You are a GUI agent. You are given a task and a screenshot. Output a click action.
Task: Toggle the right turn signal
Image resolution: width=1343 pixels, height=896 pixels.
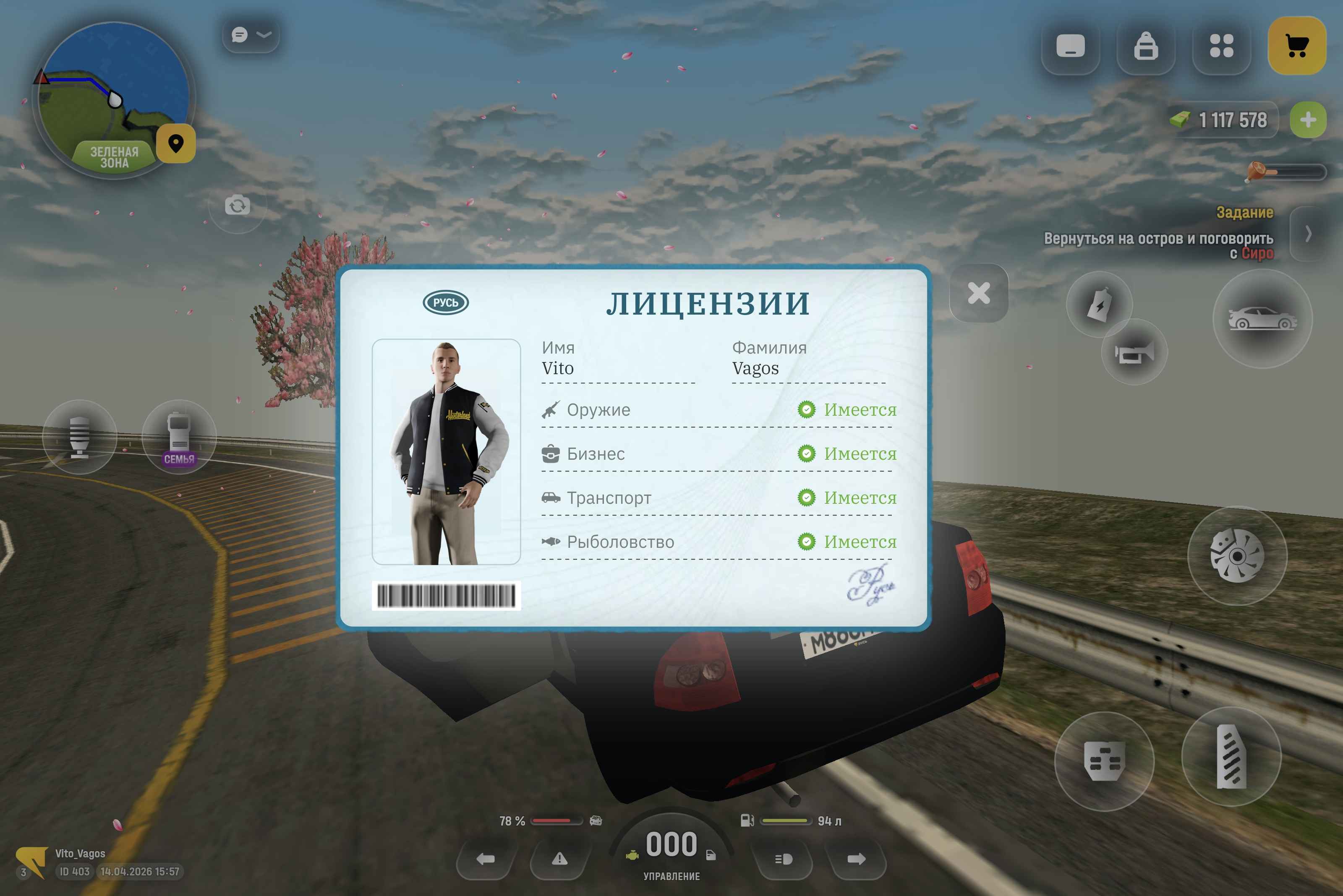[856, 859]
